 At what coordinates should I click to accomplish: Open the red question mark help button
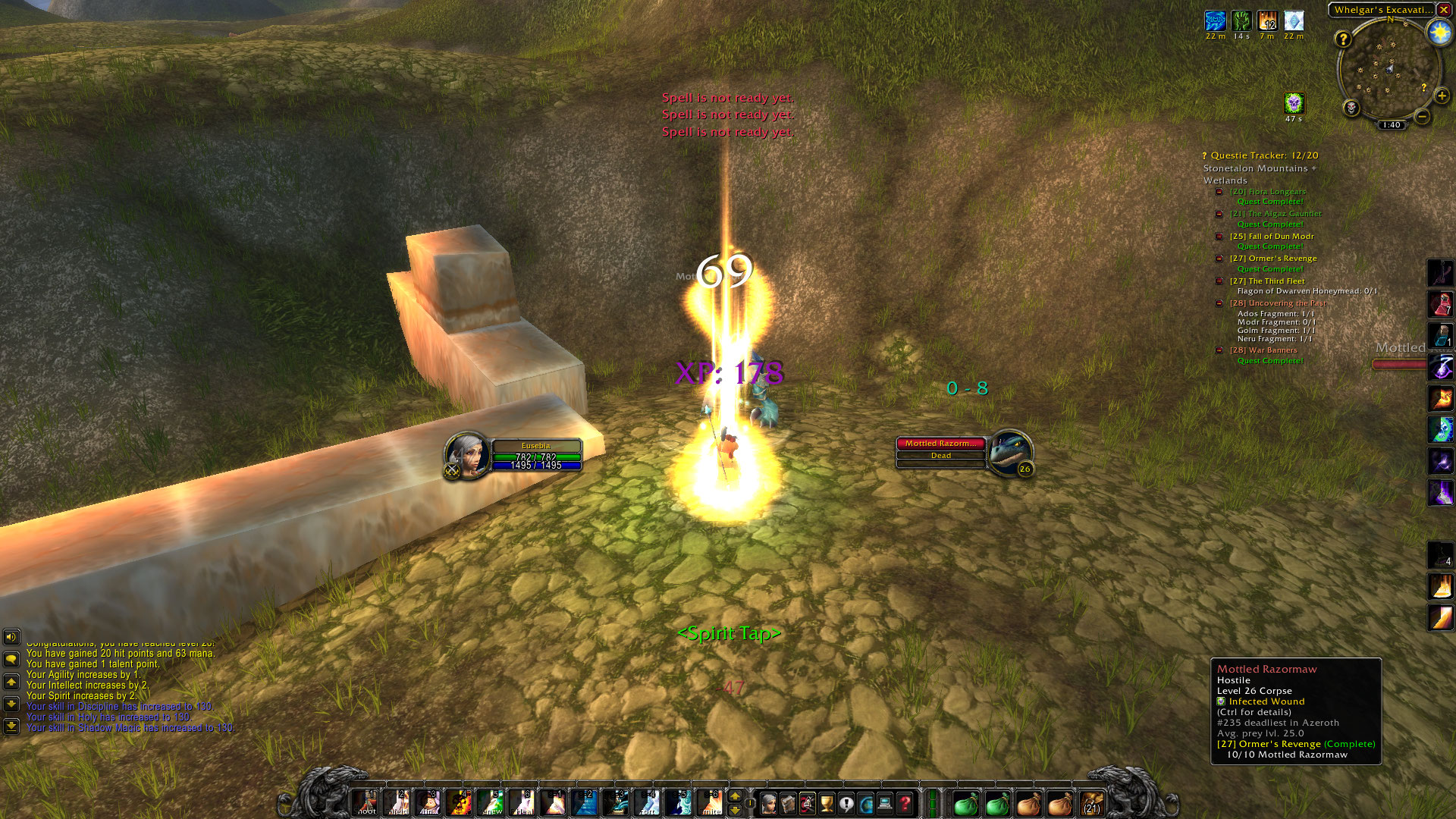pos(905,803)
